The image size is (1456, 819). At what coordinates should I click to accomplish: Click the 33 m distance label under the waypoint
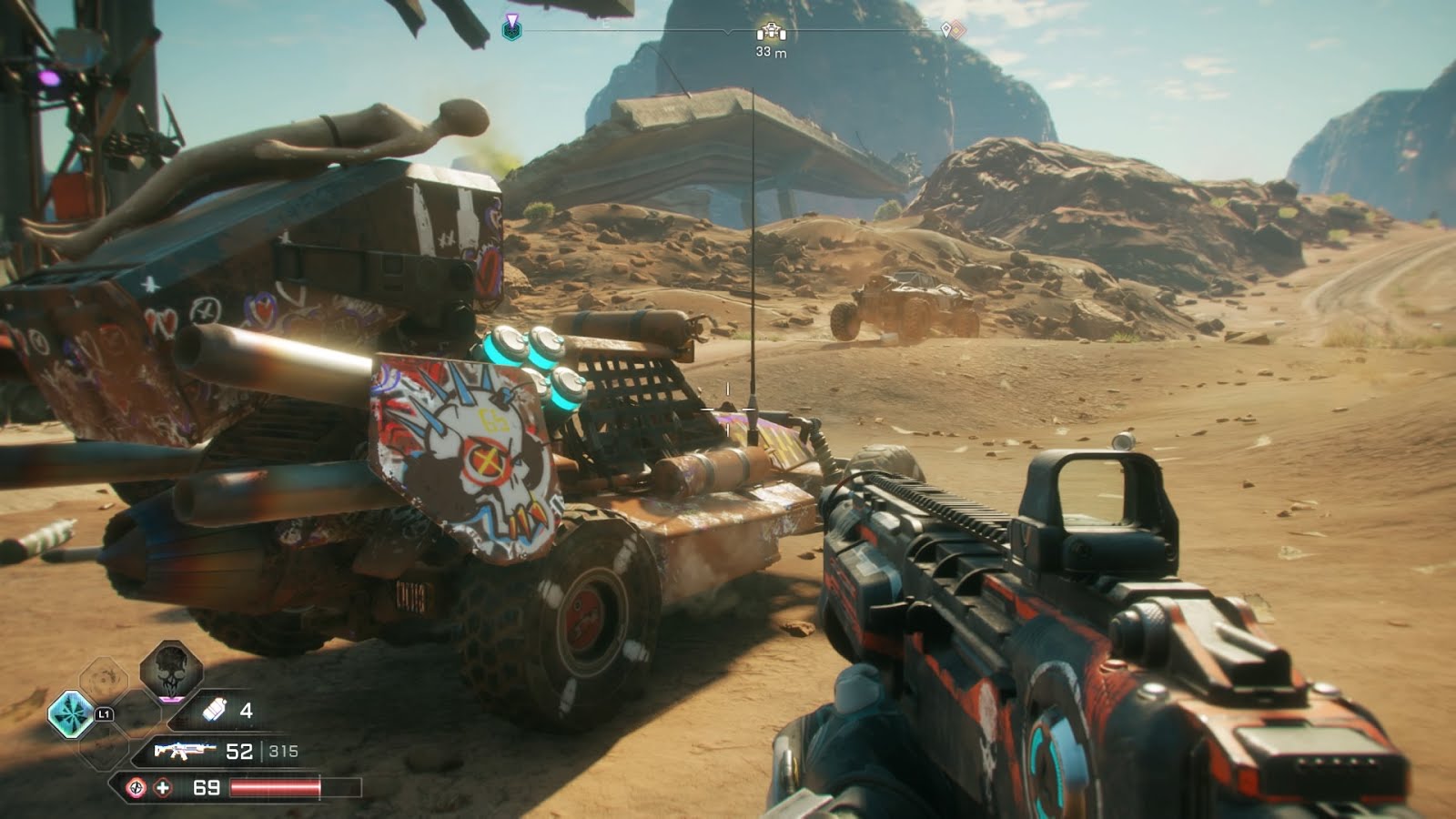771,51
